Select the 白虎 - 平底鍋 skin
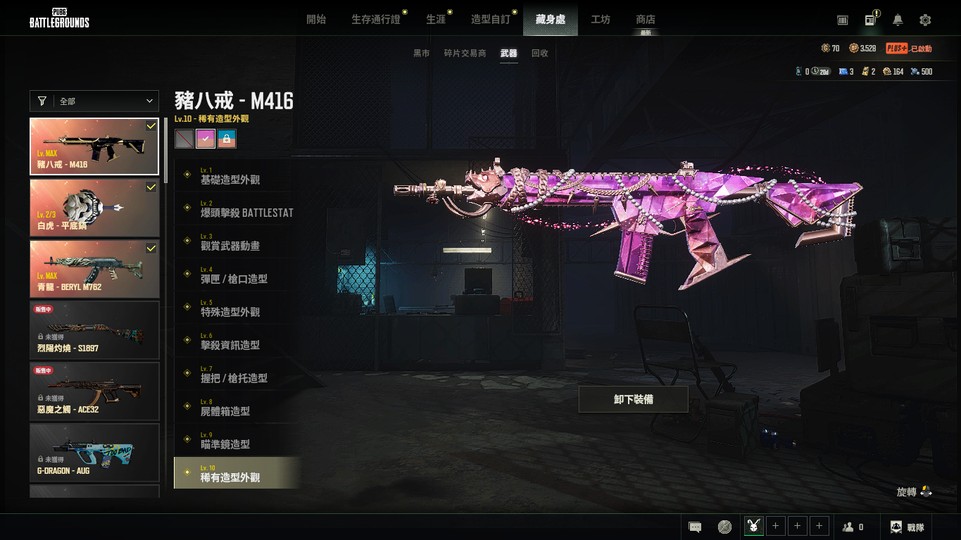This screenshot has height=540, width=961. (x=94, y=208)
